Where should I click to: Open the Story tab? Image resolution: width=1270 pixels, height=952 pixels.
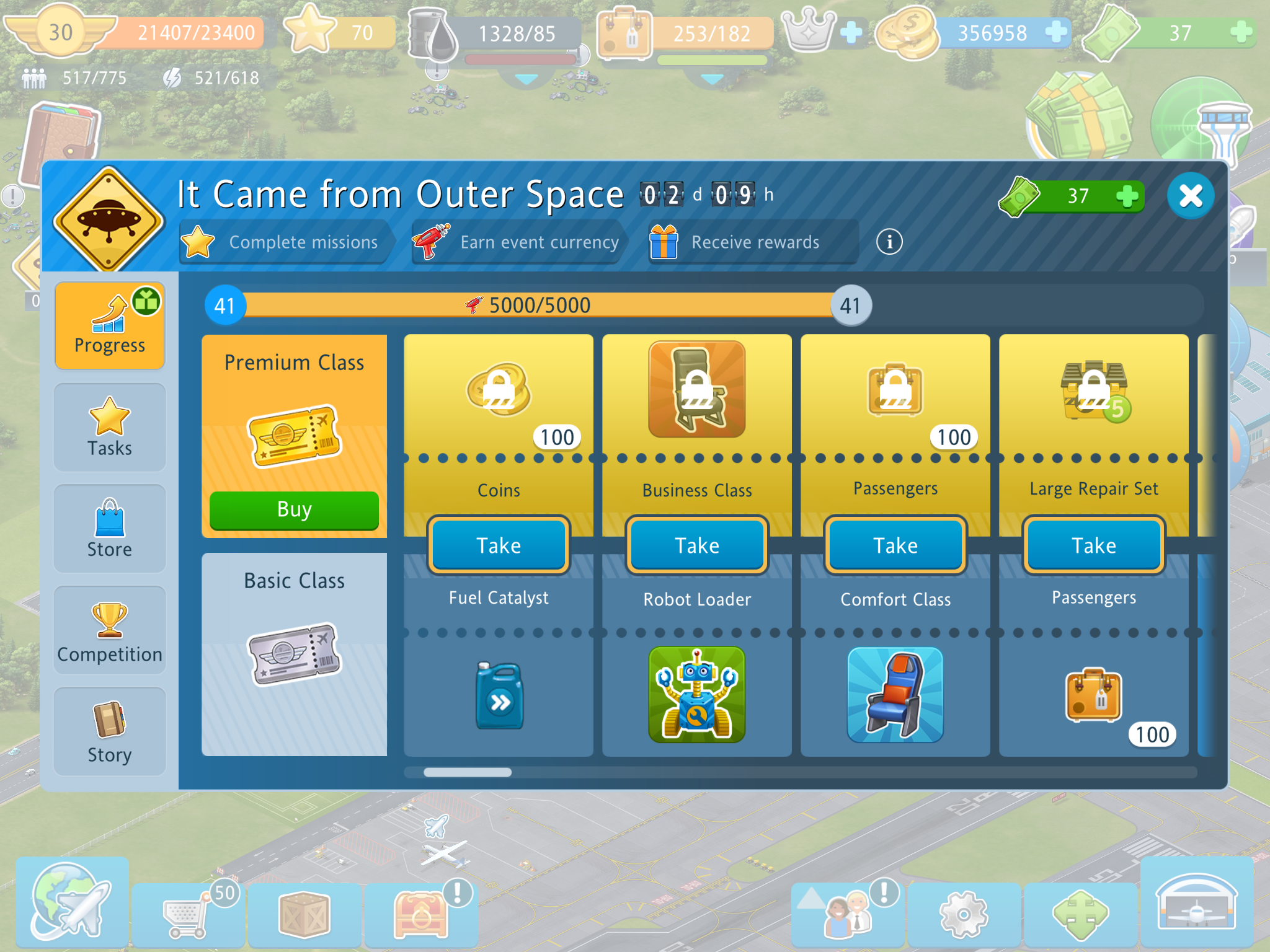point(110,732)
